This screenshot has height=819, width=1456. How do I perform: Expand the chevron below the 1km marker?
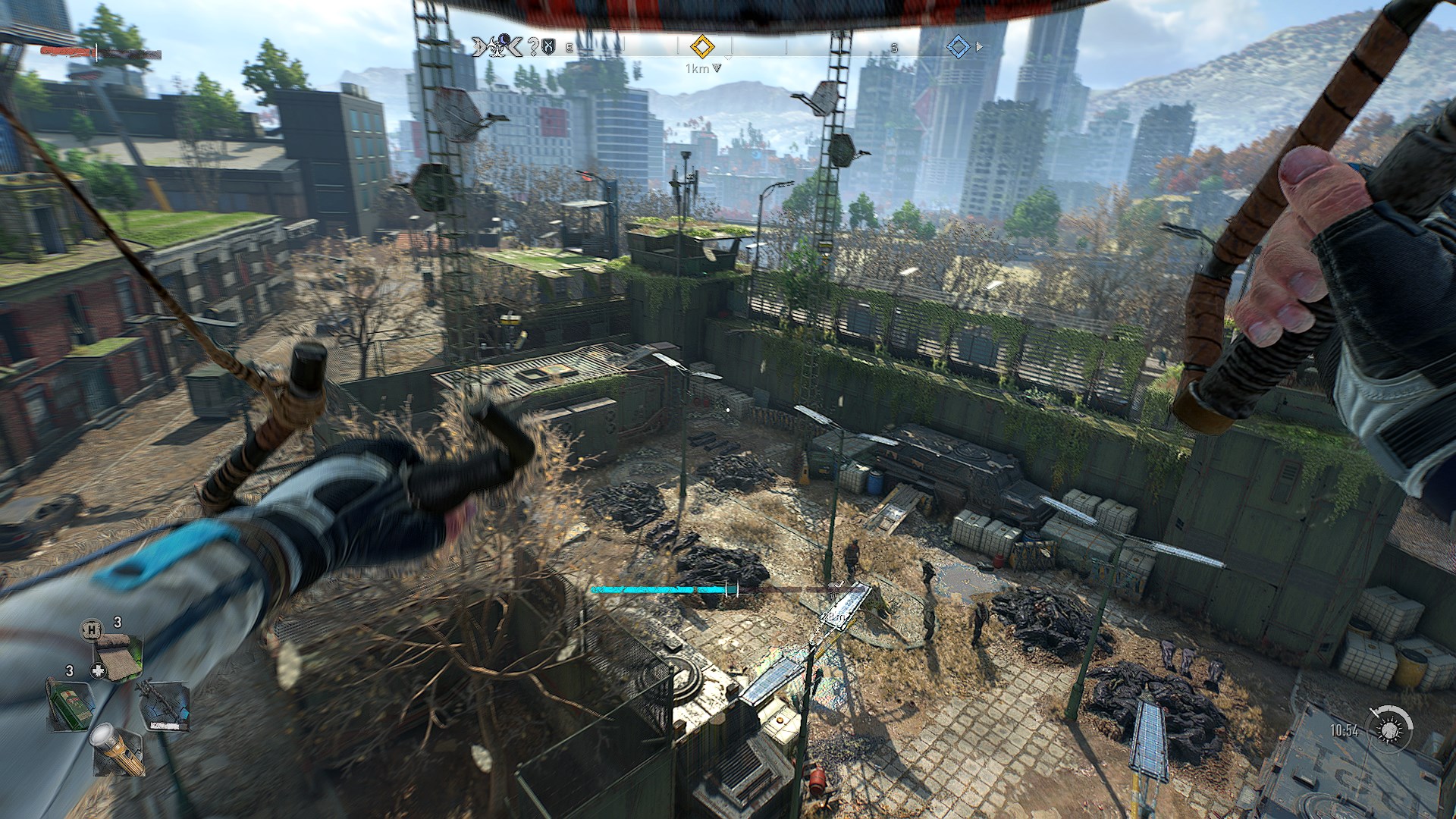pos(717,68)
